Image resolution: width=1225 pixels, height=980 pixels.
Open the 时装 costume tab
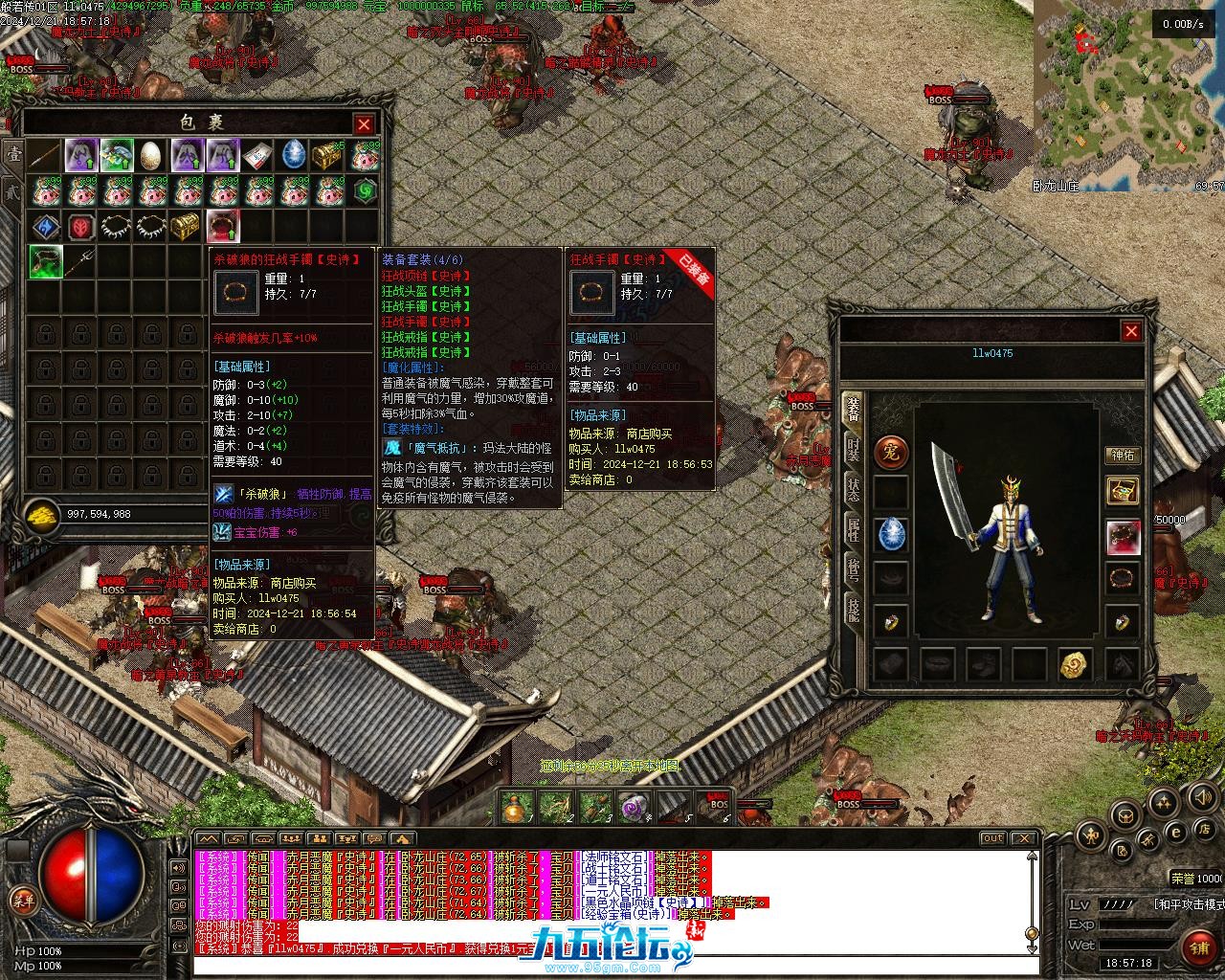(x=853, y=449)
